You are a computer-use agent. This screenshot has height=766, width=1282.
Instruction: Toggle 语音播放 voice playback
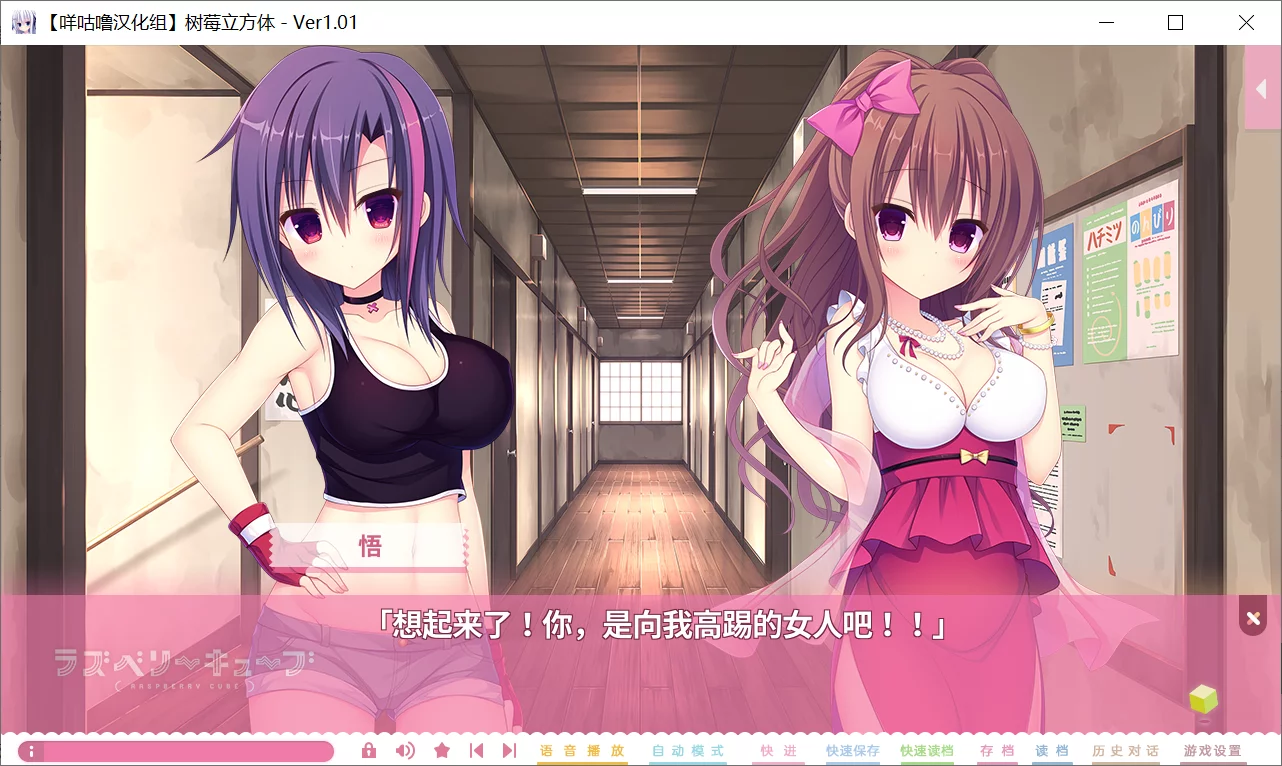(x=582, y=749)
